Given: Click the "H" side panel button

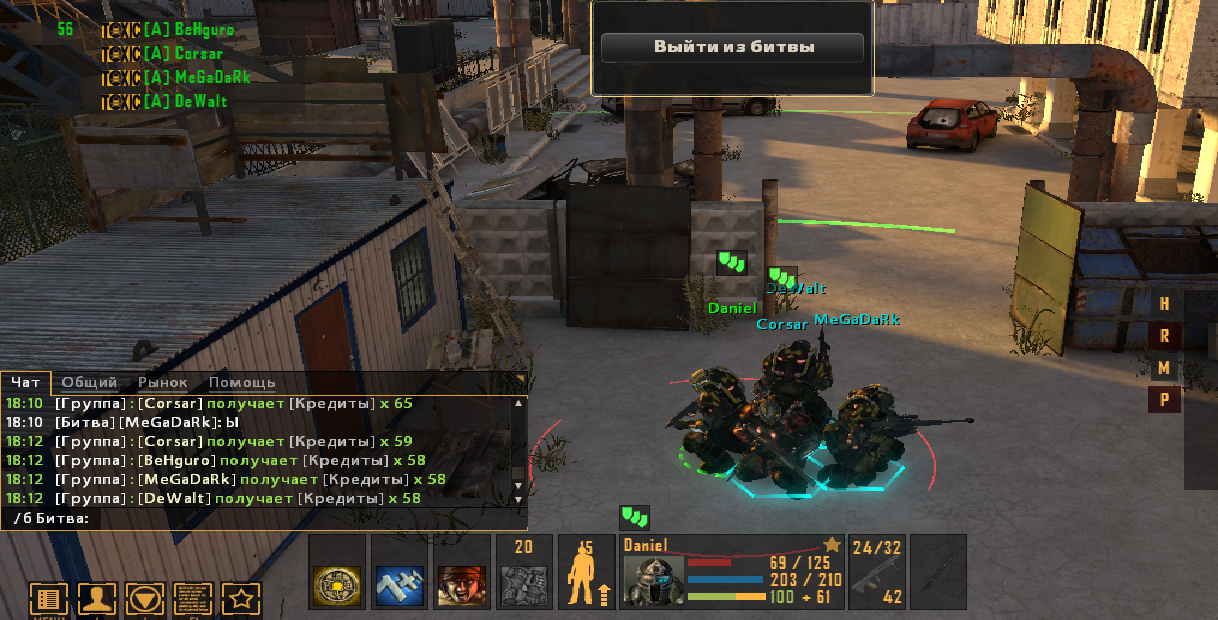Looking at the screenshot, I should click(x=1164, y=304).
